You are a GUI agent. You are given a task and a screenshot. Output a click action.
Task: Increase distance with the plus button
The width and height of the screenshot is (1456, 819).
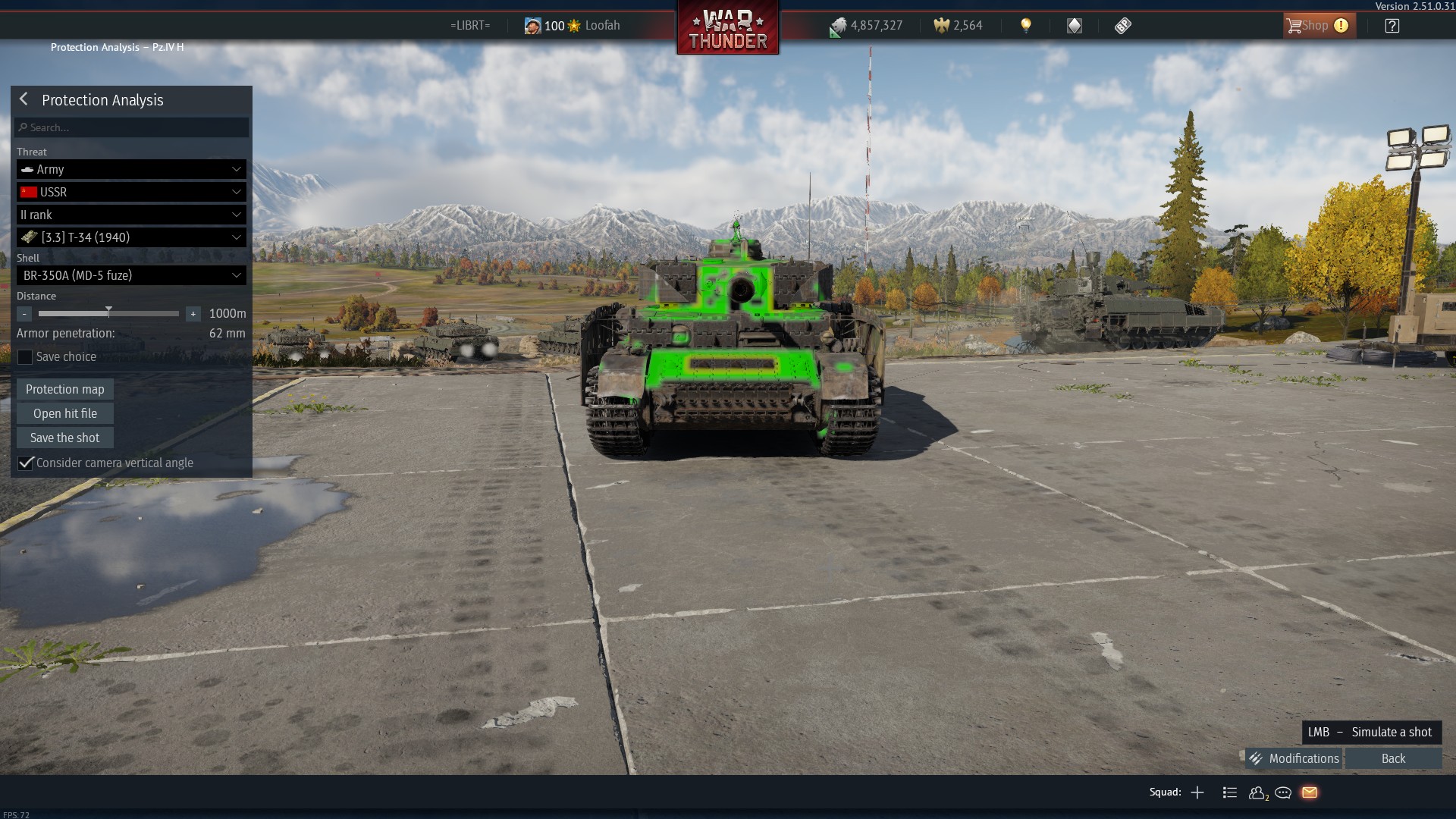pyautogui.click(x=193, y=313)
